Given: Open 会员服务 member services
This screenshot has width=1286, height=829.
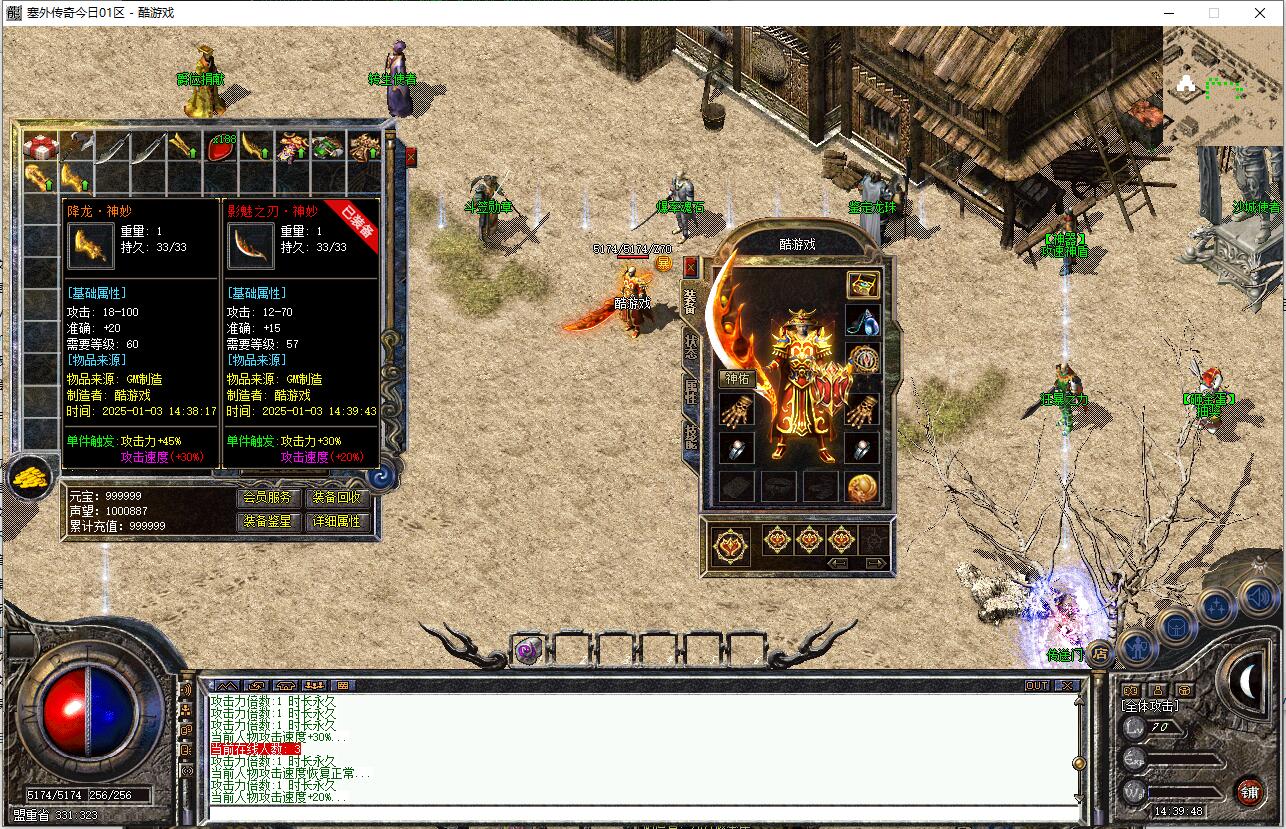Looking at the screenshot, I should point(268,497).
